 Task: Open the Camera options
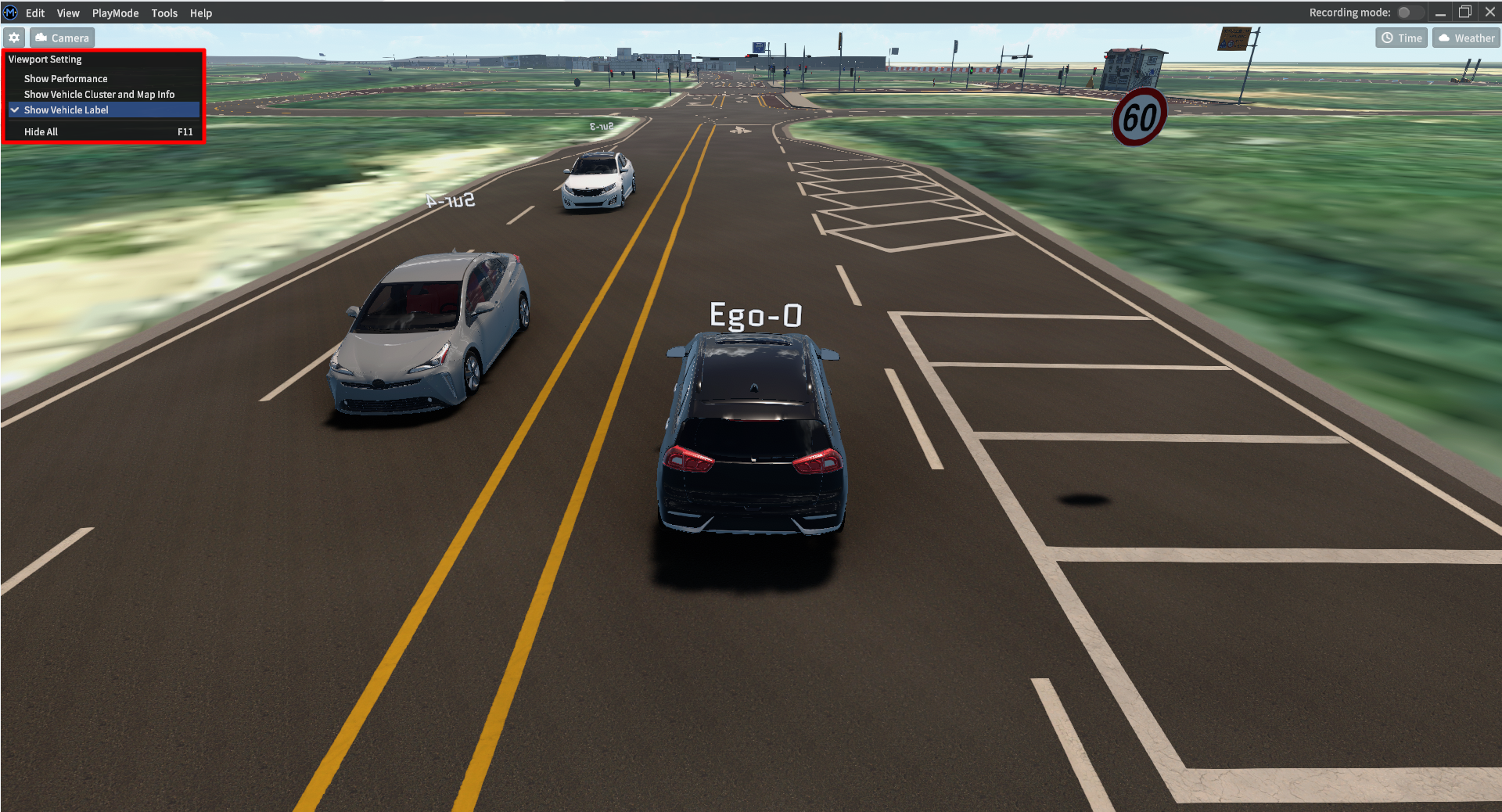63,38
